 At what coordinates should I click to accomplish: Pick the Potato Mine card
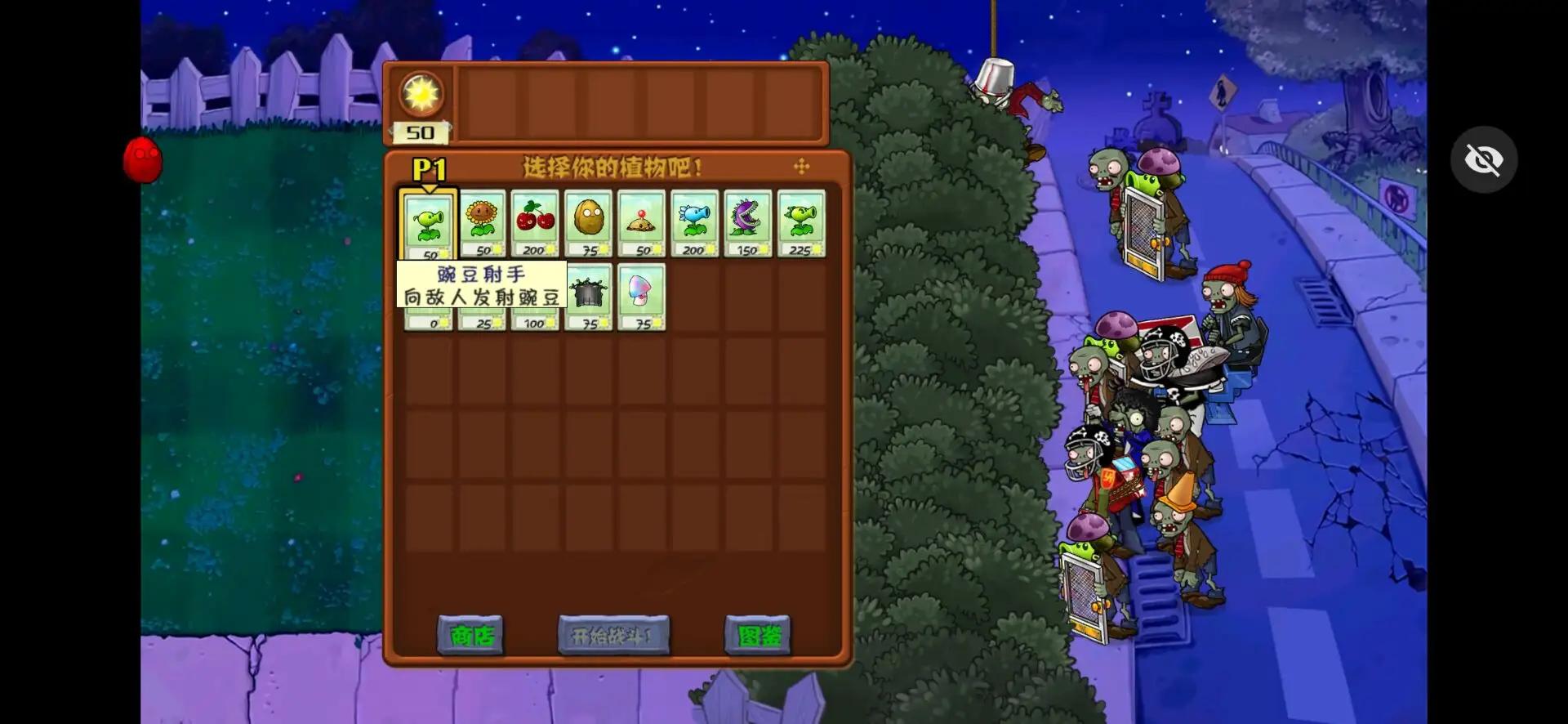click(x=642, y=221)
